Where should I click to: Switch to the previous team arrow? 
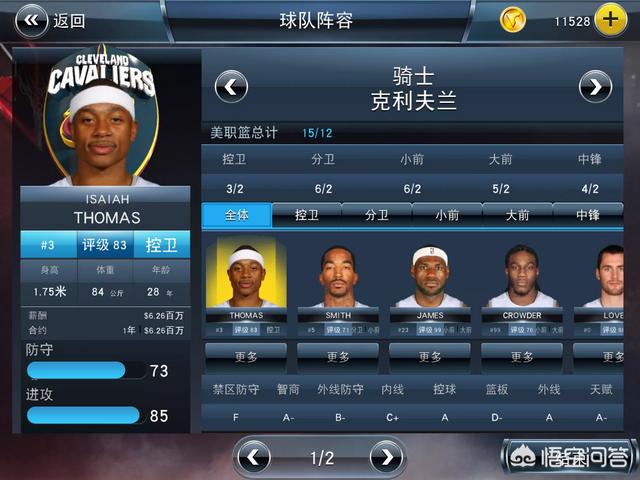click(231, 87)
